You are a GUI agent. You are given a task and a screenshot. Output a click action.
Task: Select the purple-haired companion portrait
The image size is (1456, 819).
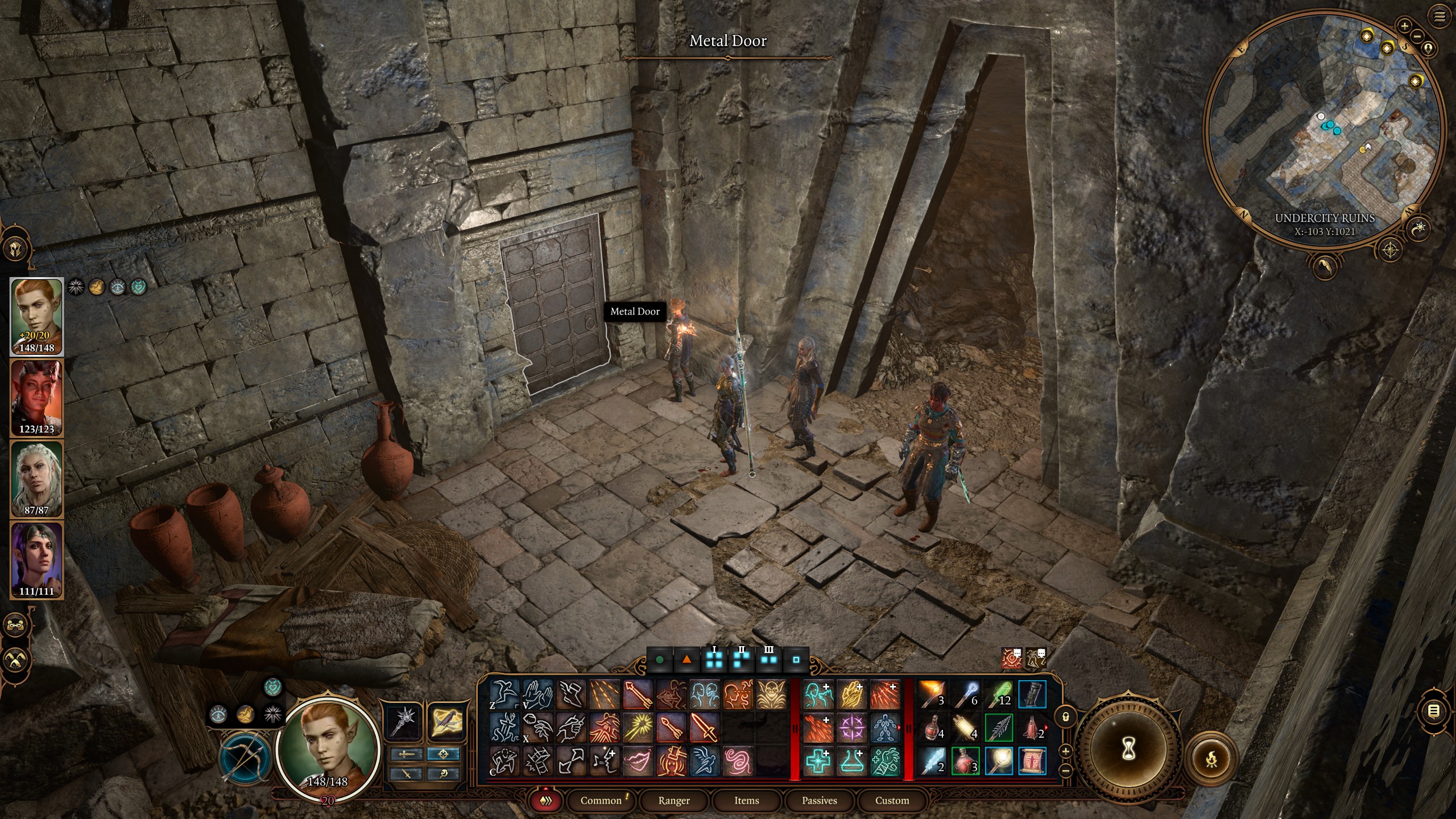pyautogui.click(x=37, y=560)
